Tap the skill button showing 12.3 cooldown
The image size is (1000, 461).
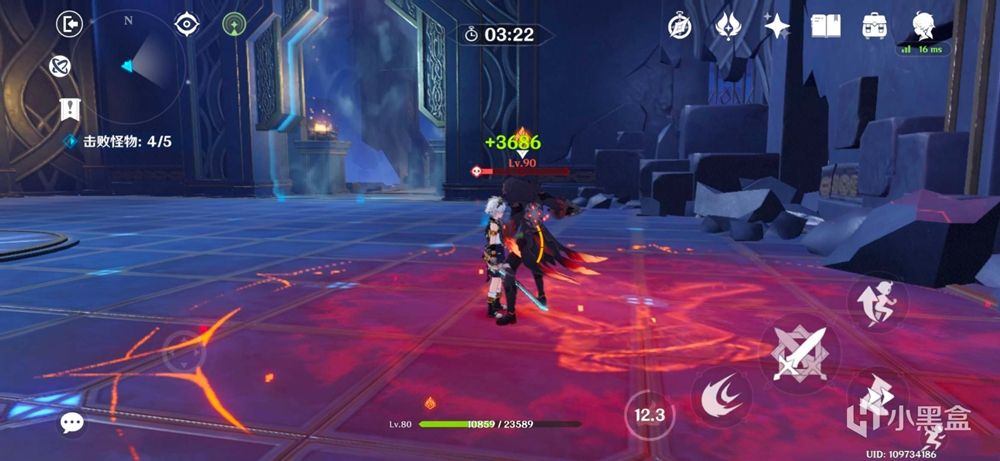[650, 414]
